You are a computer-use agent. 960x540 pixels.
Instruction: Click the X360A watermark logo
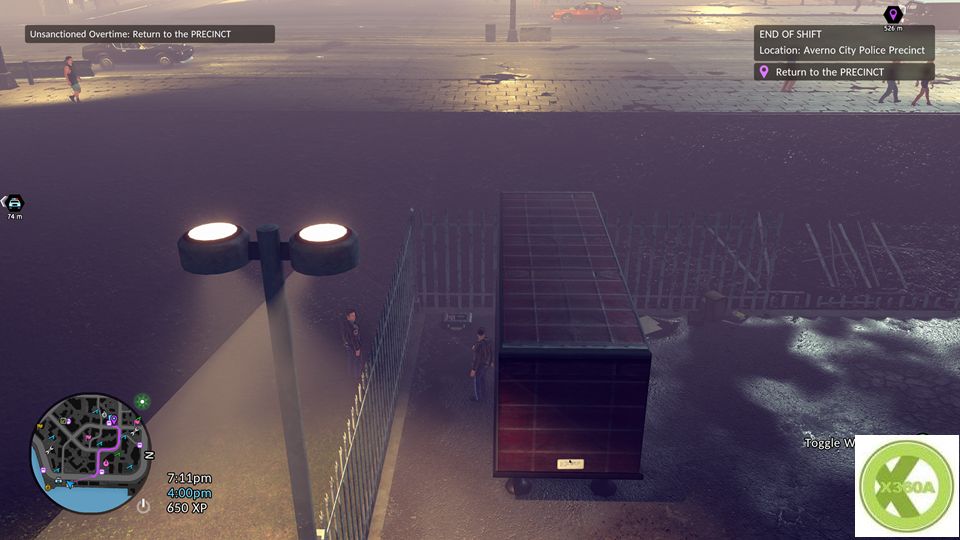[906, 486]
